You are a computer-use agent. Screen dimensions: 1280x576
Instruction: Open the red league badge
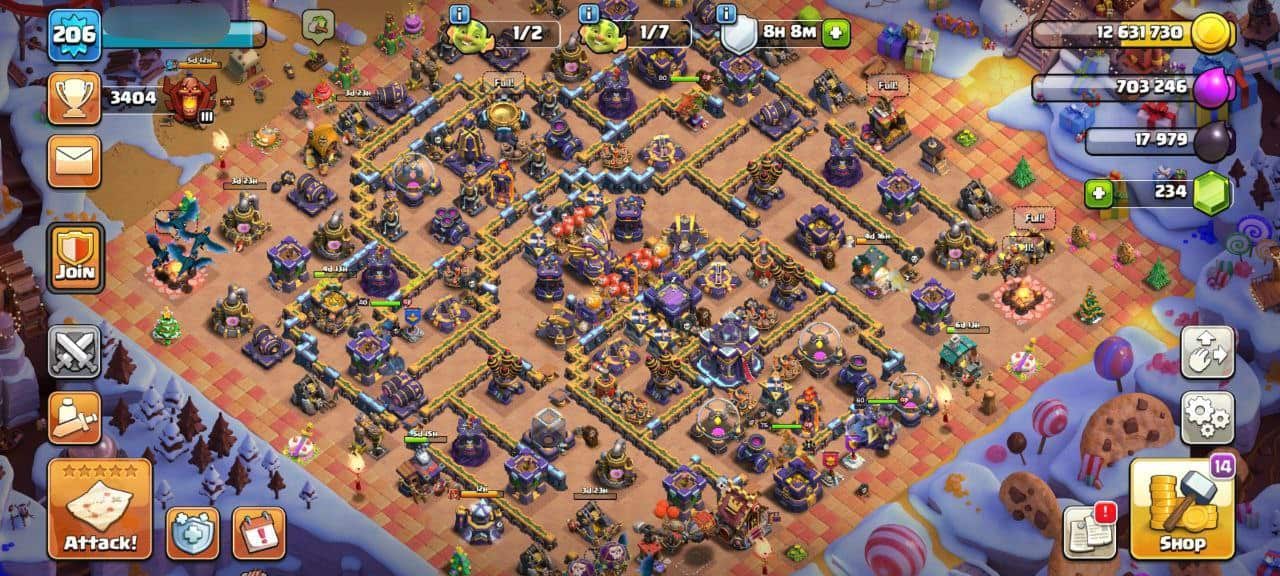[x=187, y=97]
